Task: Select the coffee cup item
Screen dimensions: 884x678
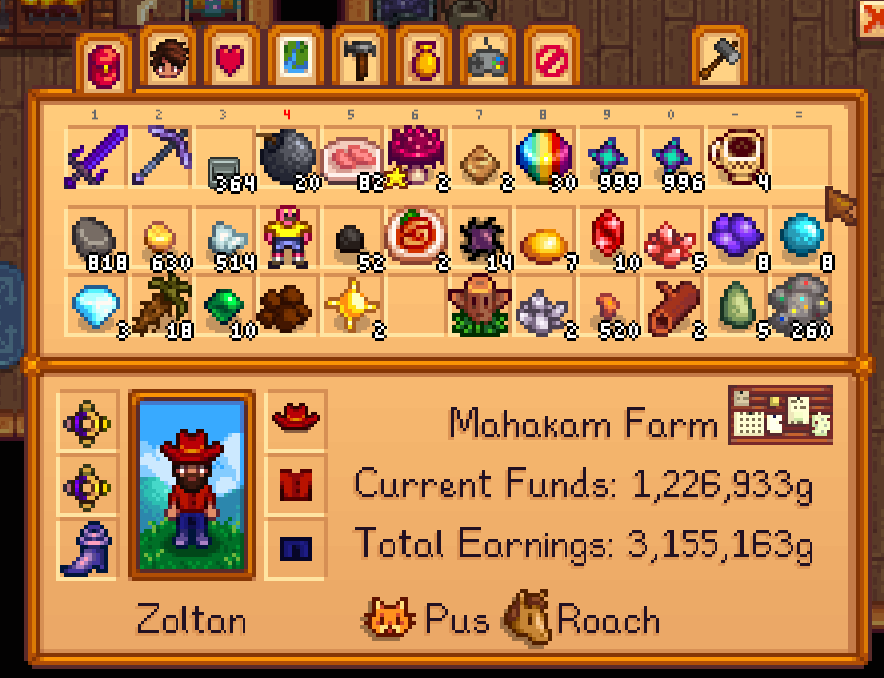Action: click(735, 158)
